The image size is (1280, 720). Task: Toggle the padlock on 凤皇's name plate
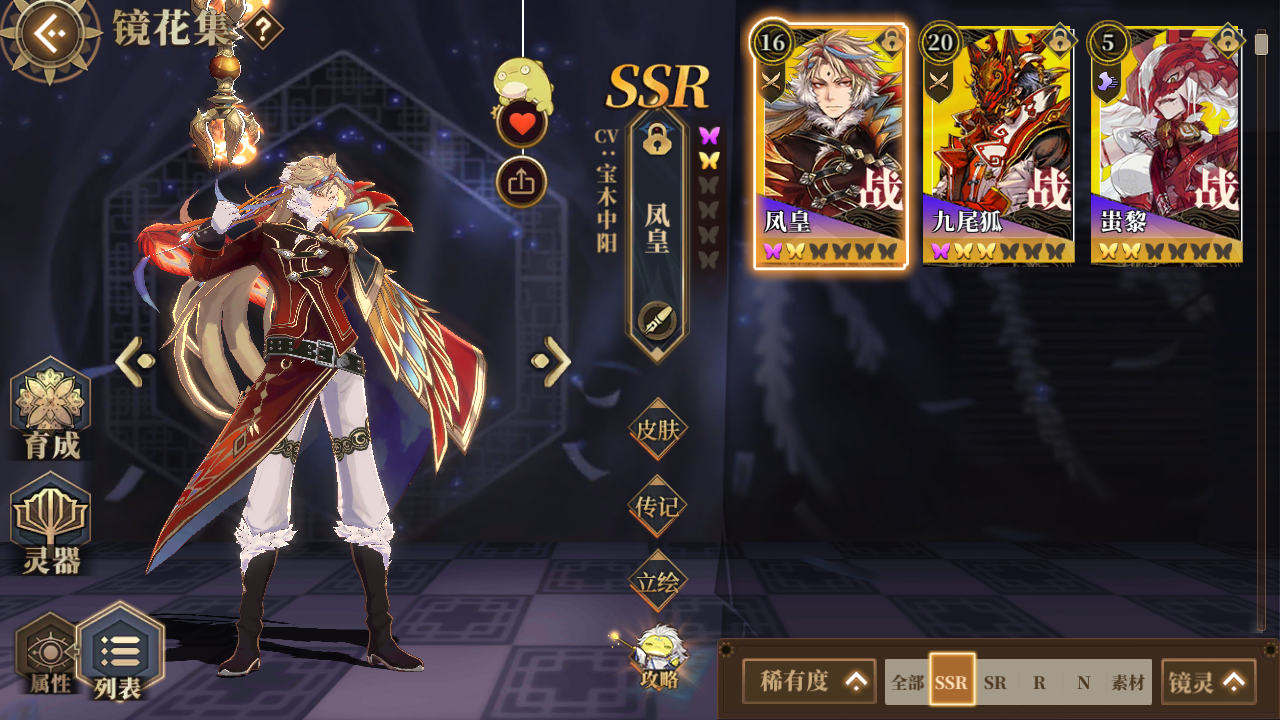pyautogui.click(x=656, y=139)
